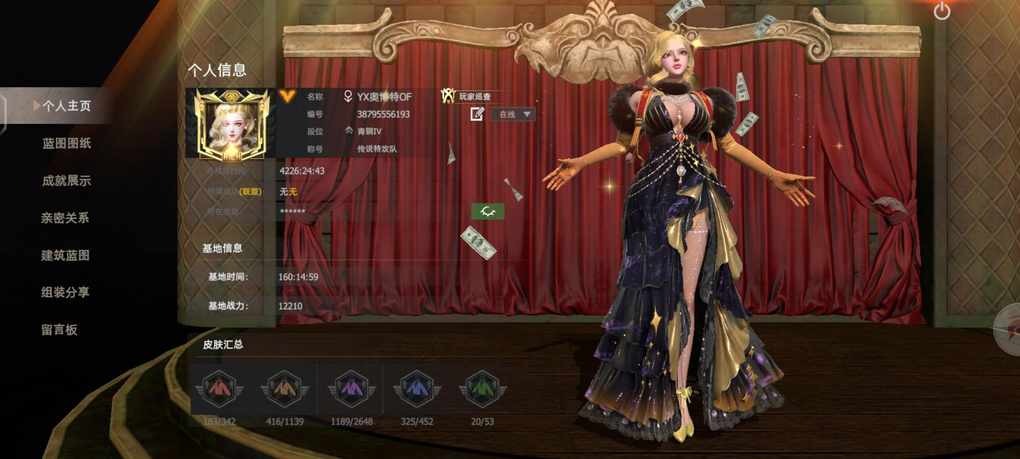Open the 在线 status dropdown
Viewport: 1020px width, 459px height.
pyautogui.click(x=513, y=114)
